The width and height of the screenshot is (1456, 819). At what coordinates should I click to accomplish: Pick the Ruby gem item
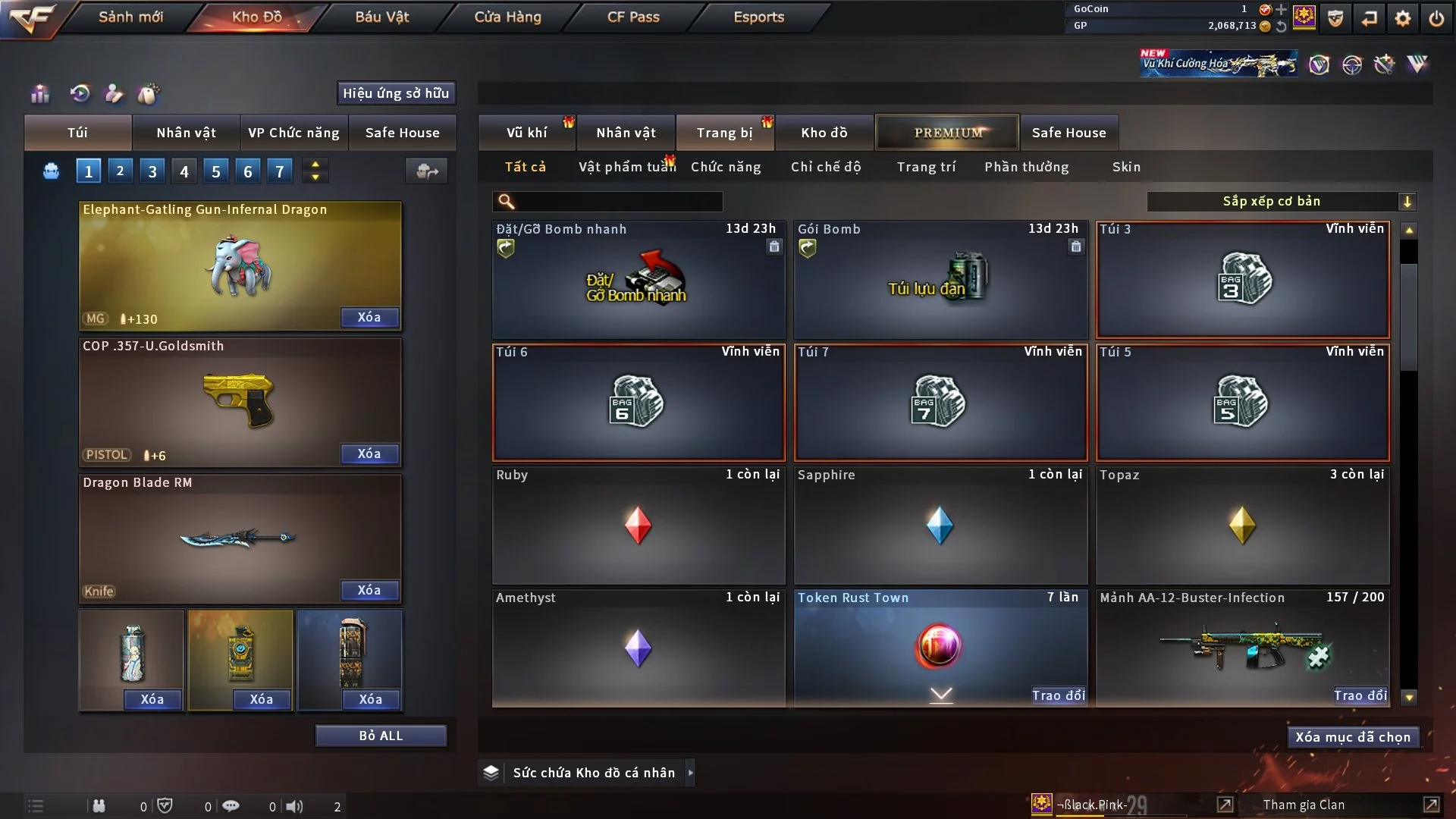639,526
